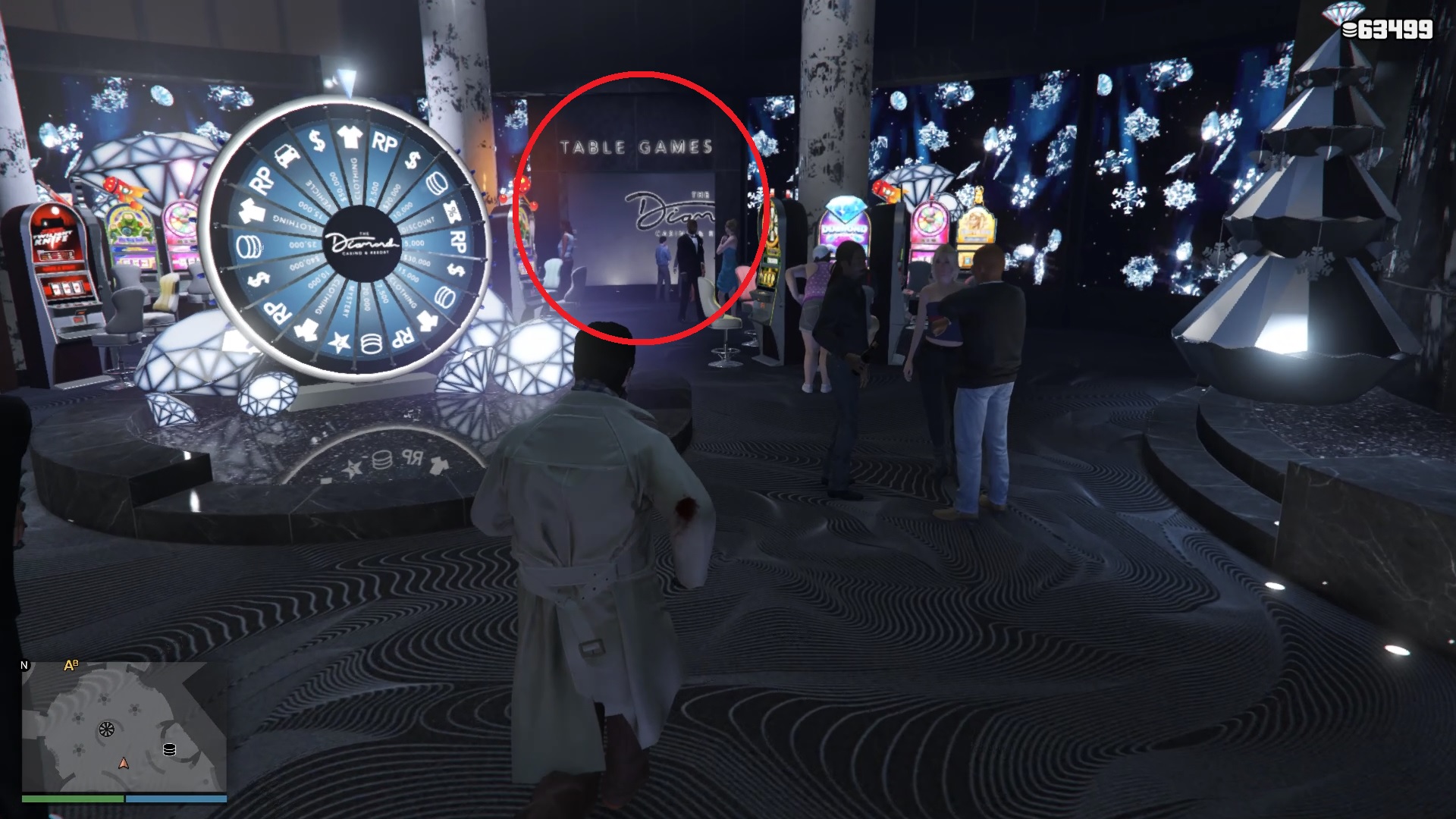The image size is (1456, 819).
Task: Select the casino chips icon on the minimap
Action: click(x=170, y=748)
